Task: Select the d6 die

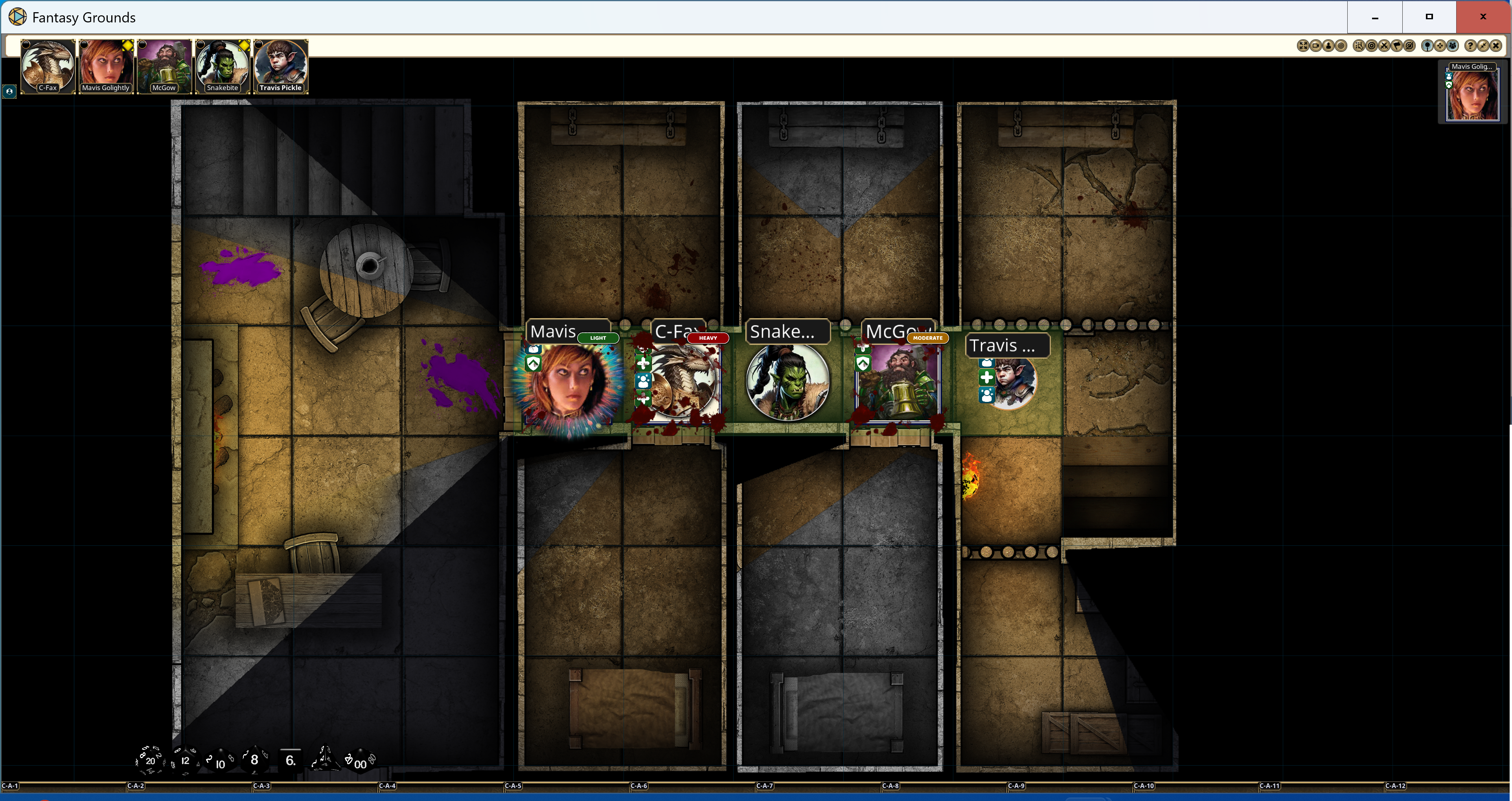Action: (x=290, y=760)
